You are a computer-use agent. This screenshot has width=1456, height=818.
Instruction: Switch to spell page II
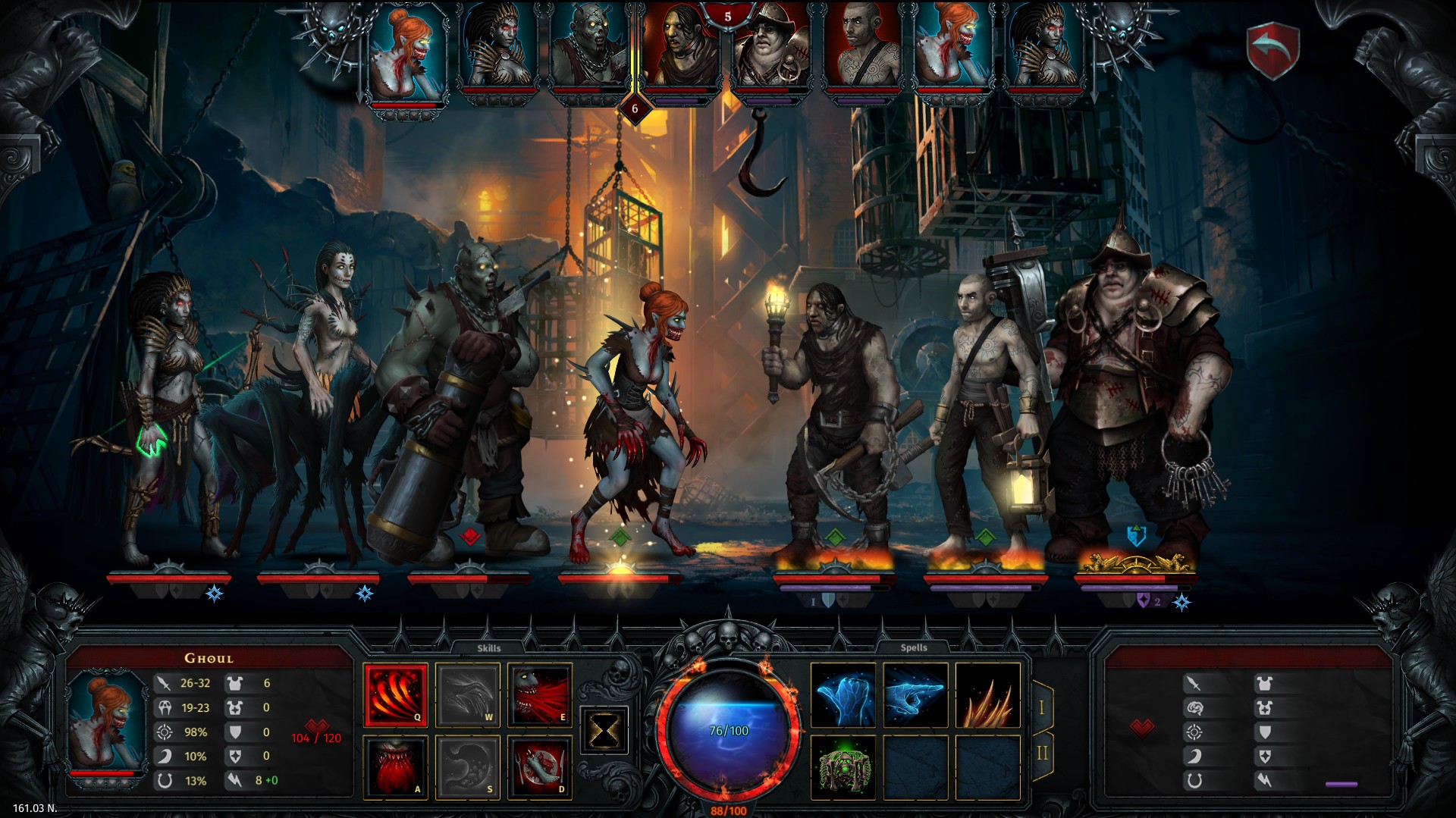coord(1041,753)
